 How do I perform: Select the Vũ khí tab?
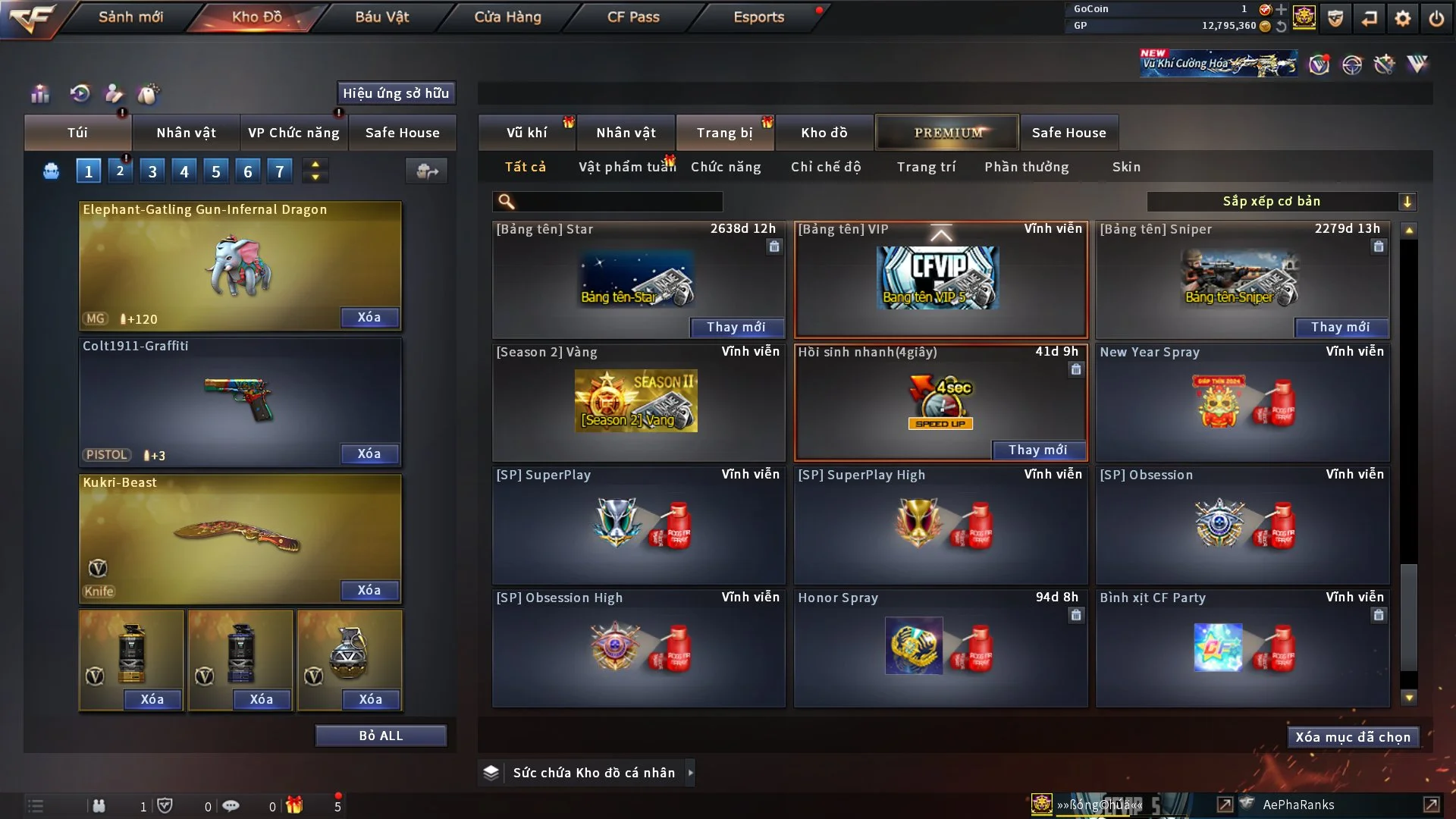[526, 133]
